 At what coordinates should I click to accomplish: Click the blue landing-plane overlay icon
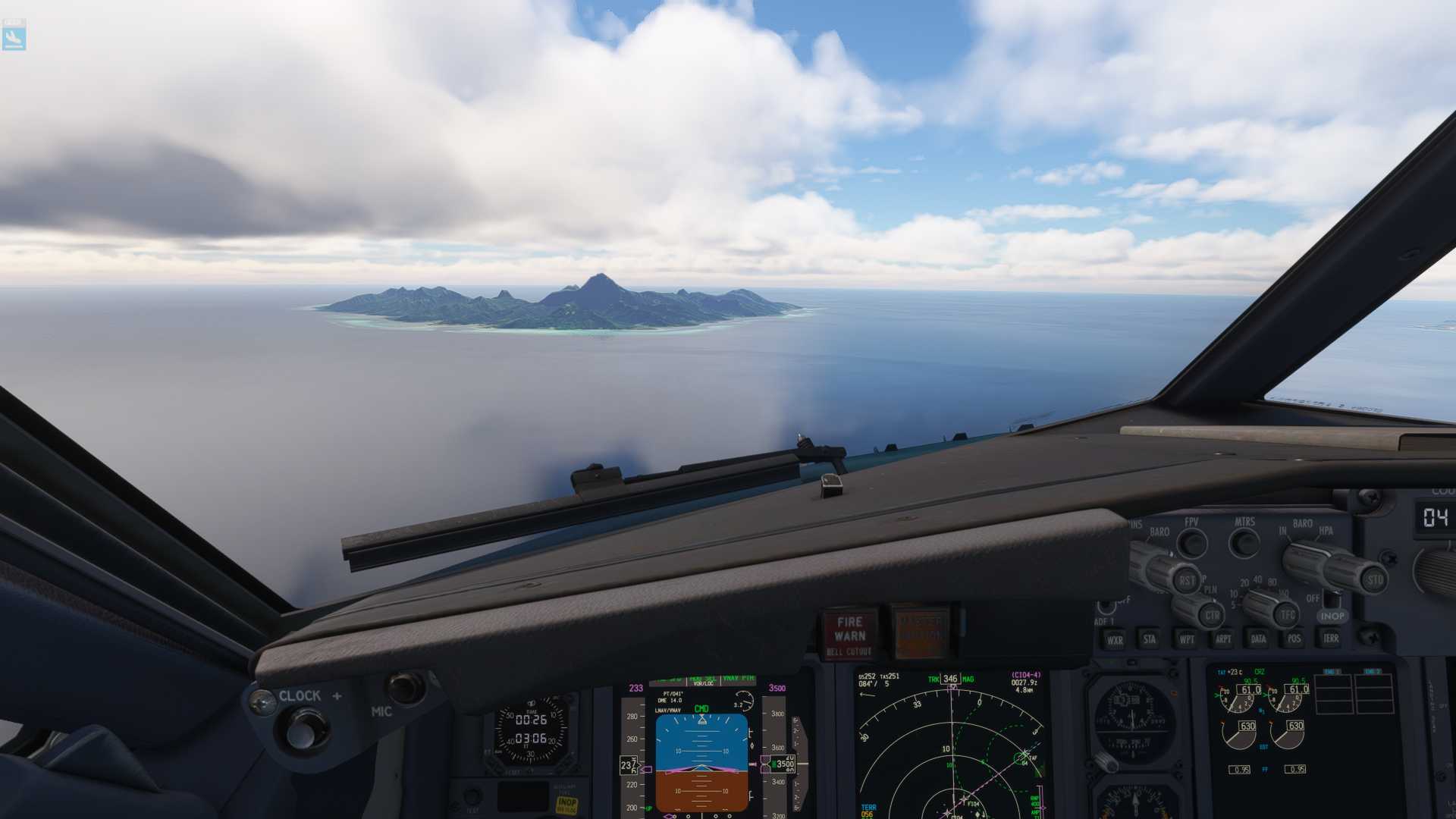click(x=14, y=36)
